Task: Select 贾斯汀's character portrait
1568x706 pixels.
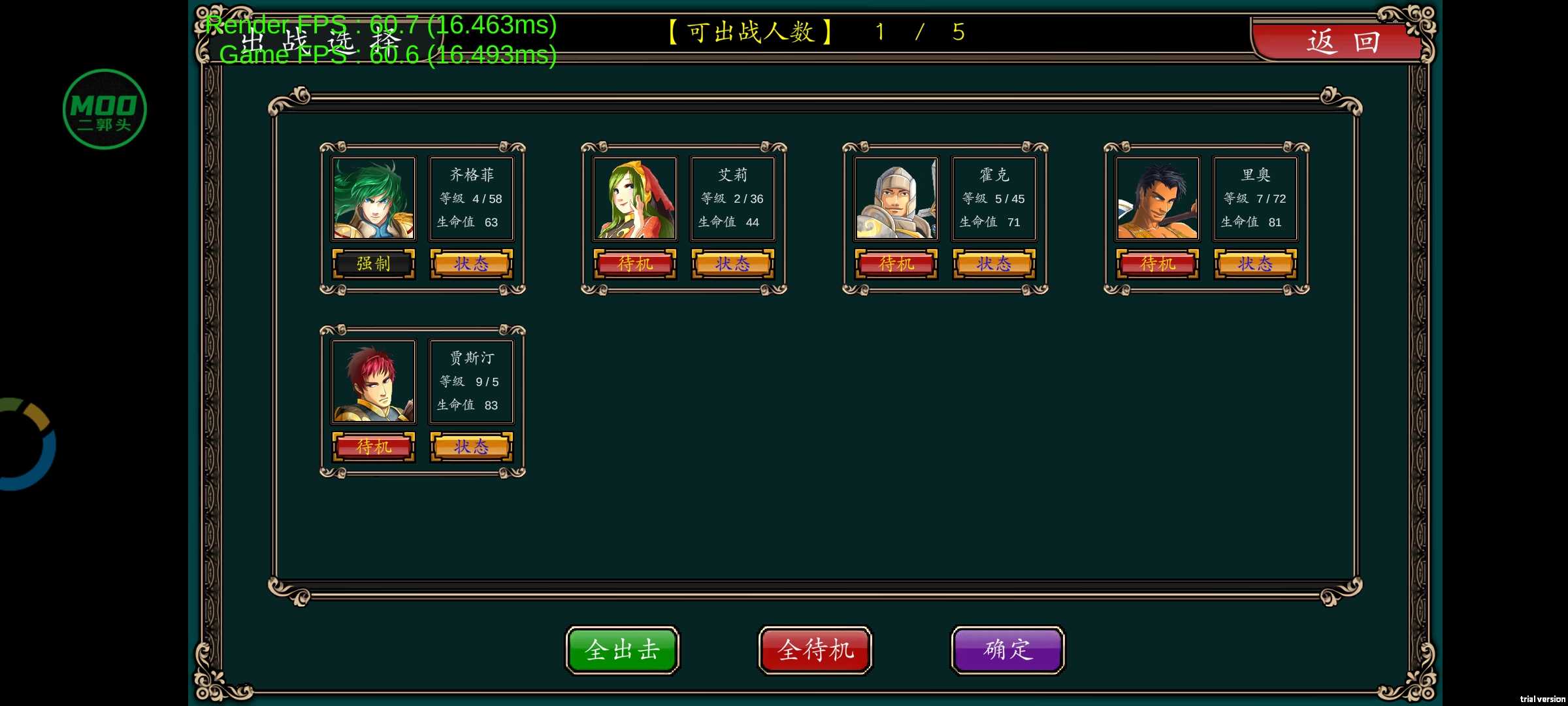Action: 374,381
